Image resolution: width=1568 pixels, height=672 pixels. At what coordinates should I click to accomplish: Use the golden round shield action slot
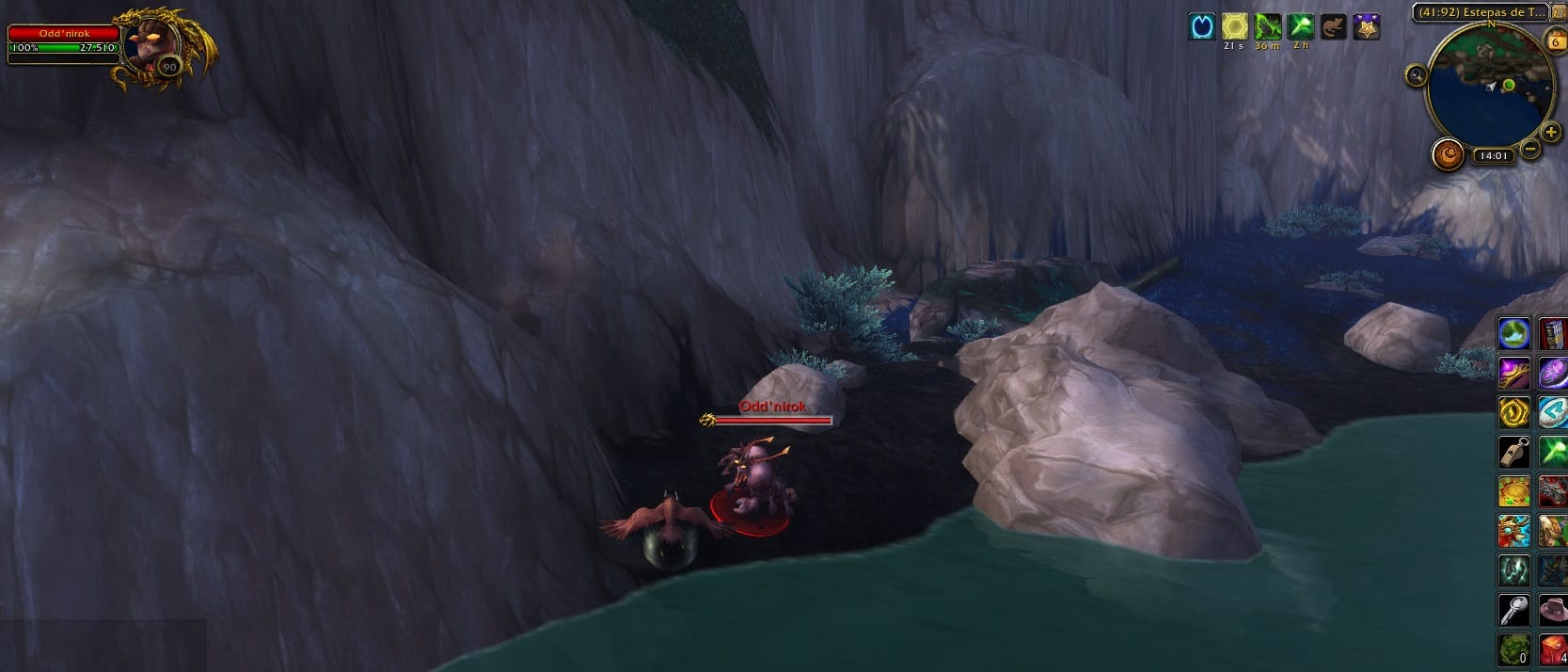pos(1513,491)
